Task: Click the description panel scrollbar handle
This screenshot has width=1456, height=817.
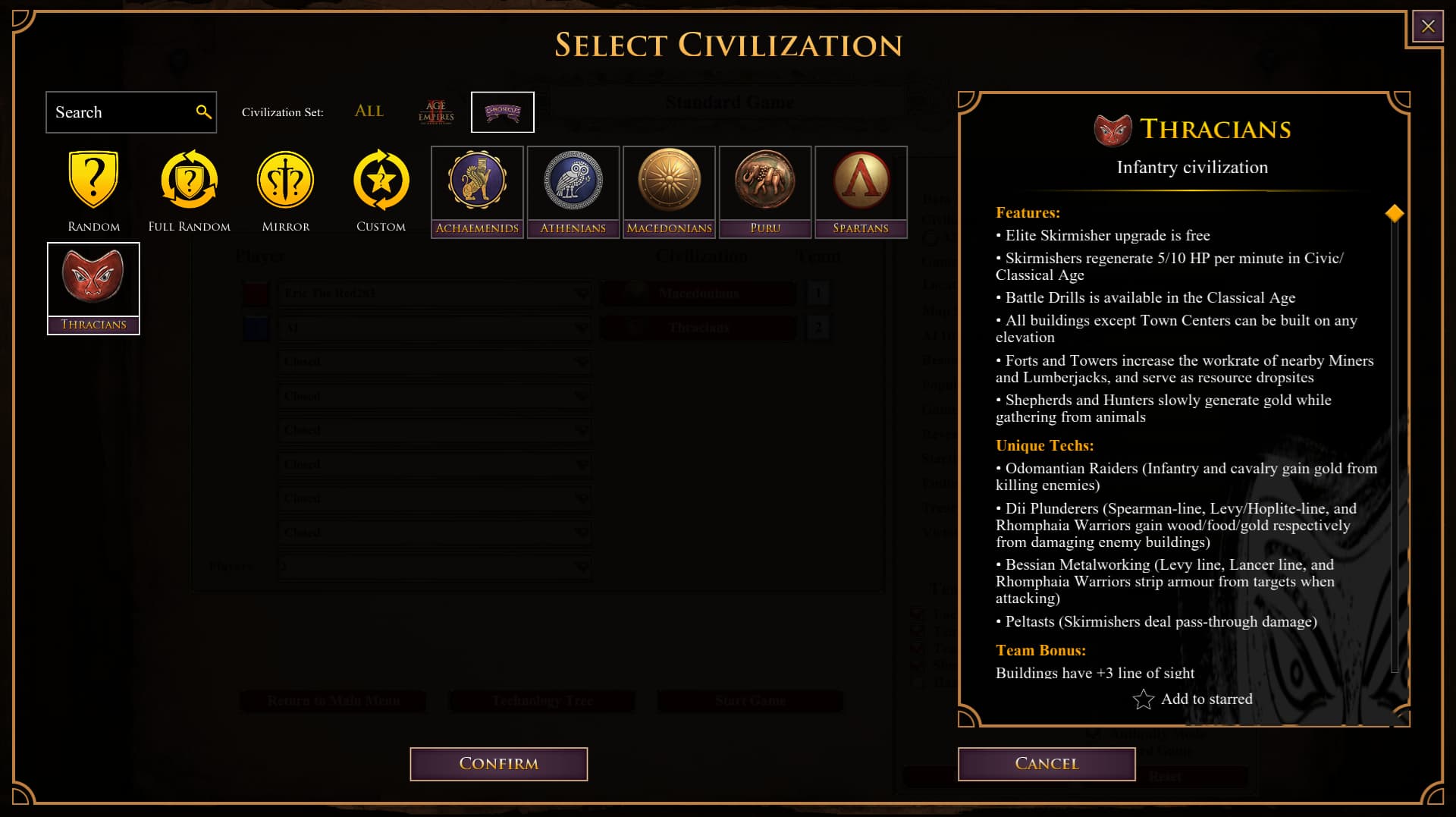Action: click(1394, 214)
